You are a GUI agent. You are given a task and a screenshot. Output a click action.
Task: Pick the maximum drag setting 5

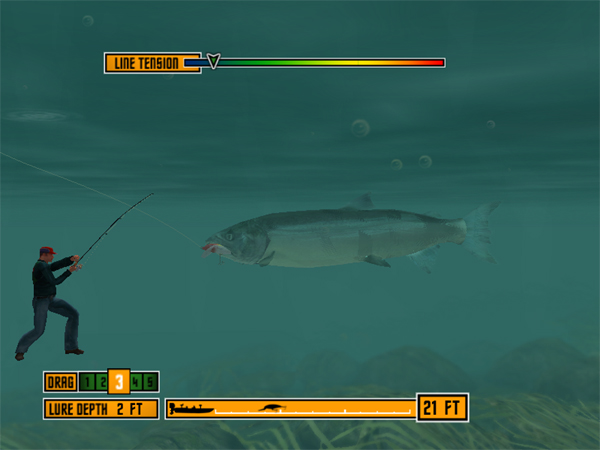pos(149,381)
